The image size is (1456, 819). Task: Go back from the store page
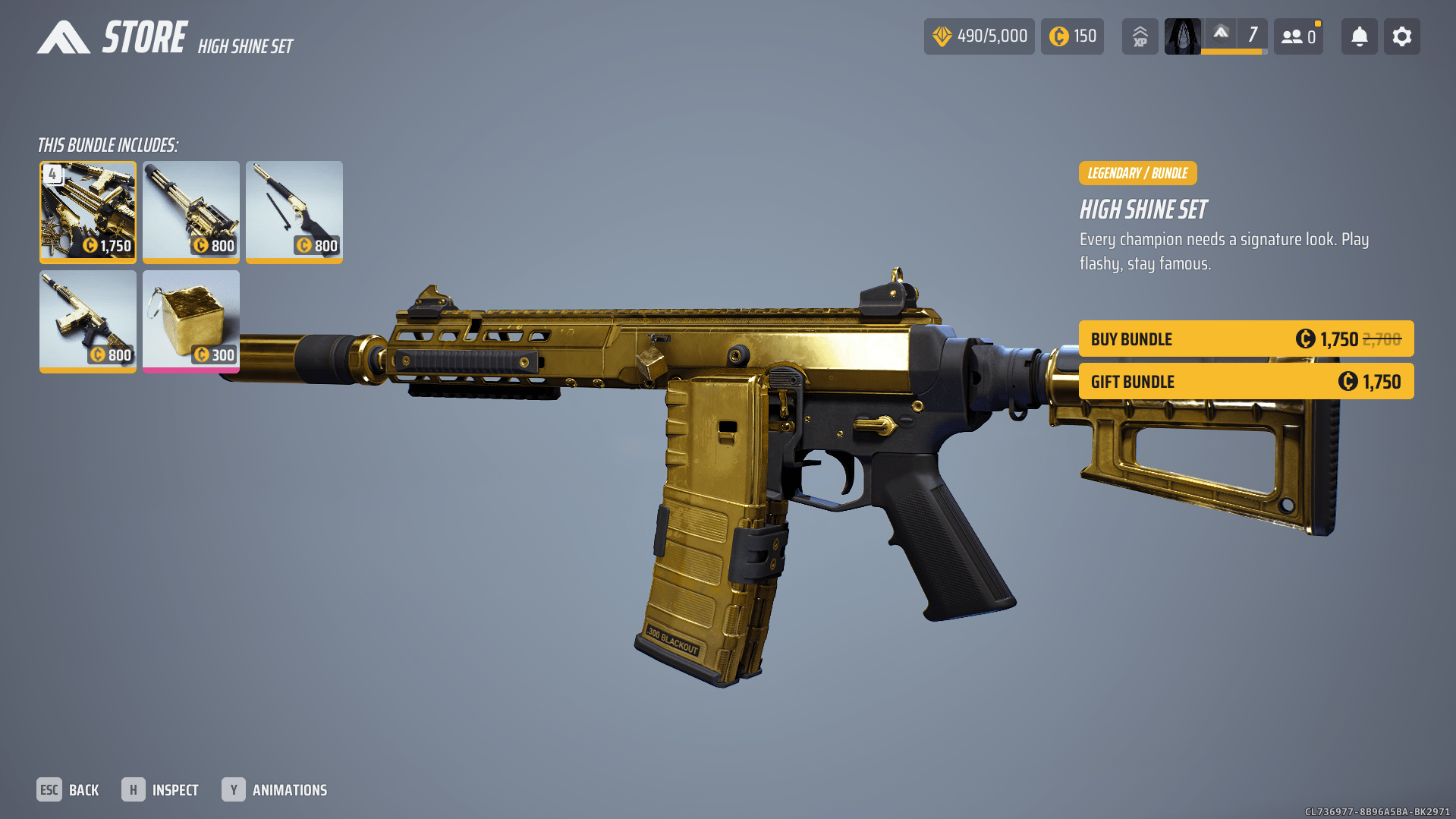point(68,790)
